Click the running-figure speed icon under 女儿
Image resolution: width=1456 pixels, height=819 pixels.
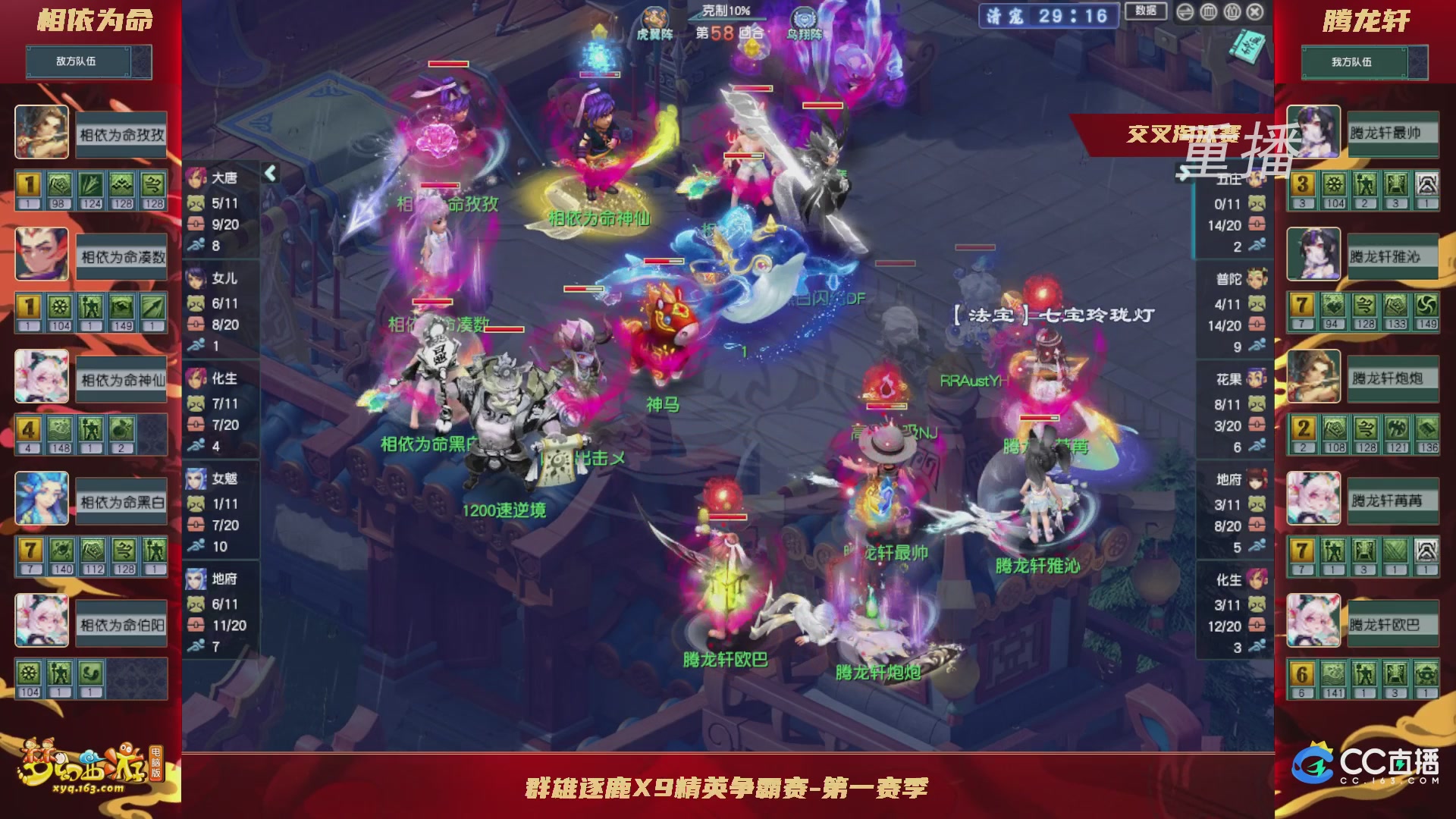click(x=195, y=343)
